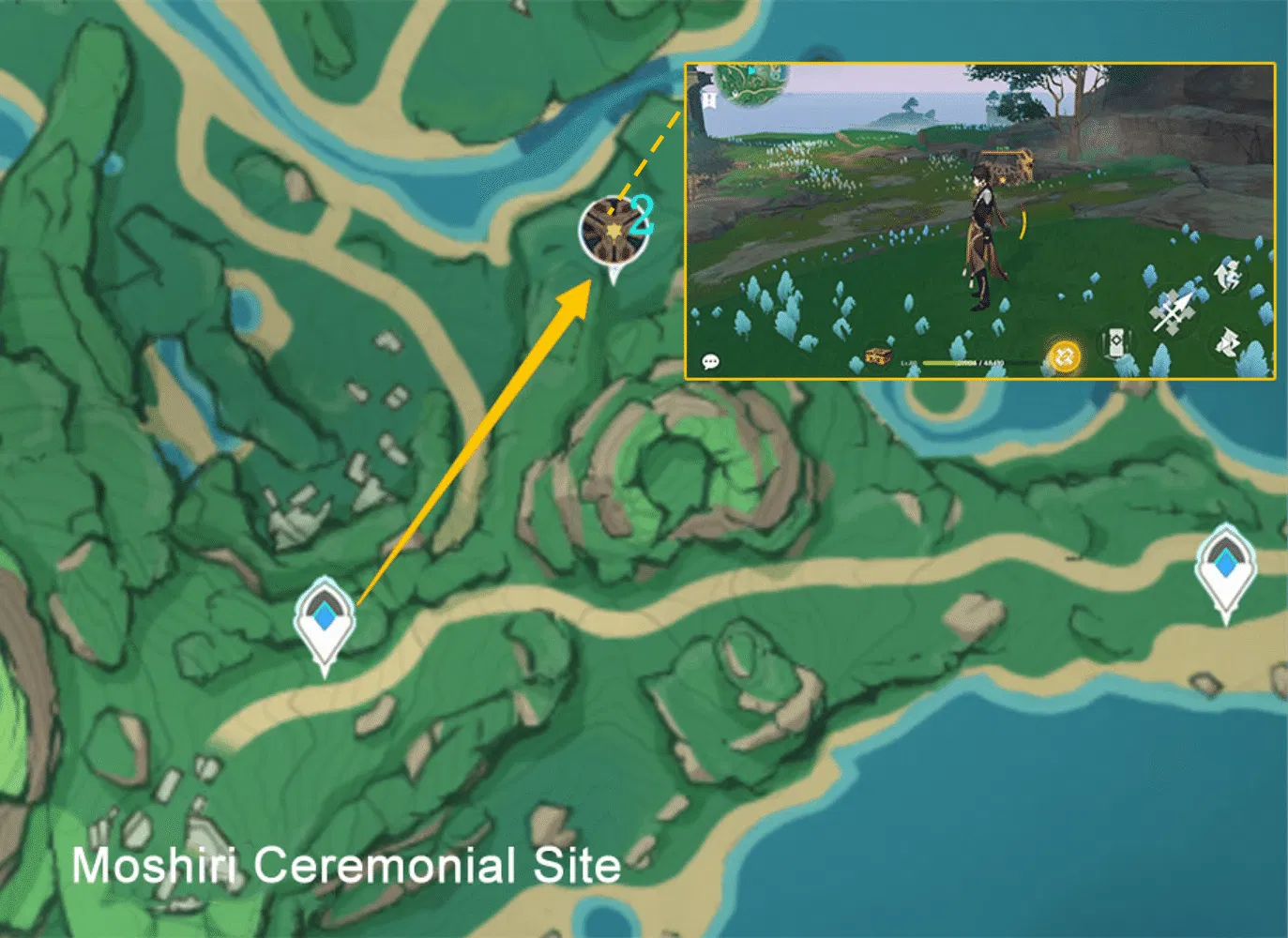Click the cyan number 2 beside the marker
Image resolution: width=1288 pixels, height=938 pixels.
pos(643,214)
